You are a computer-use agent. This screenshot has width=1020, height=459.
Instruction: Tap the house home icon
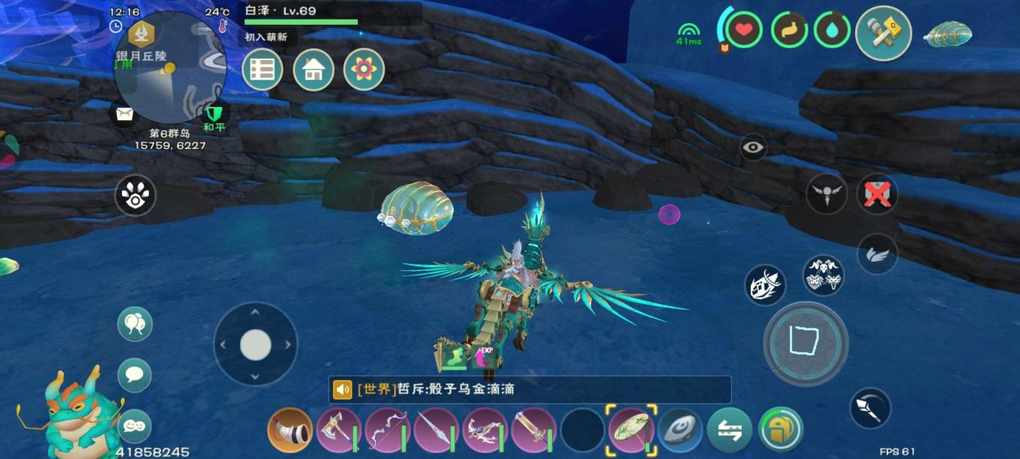(313, 69)
